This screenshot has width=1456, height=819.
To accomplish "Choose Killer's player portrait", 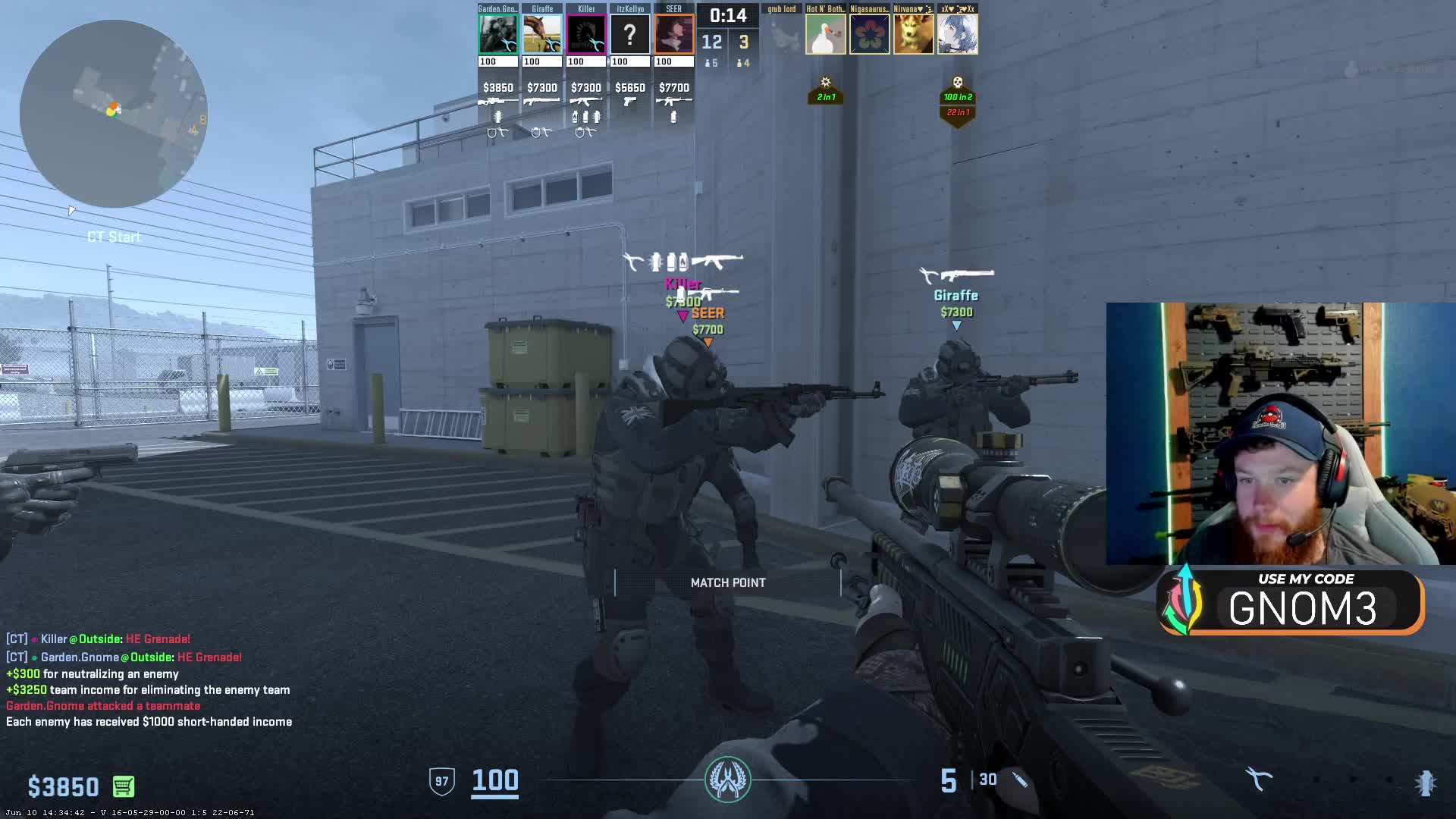I will pos(586,34).
